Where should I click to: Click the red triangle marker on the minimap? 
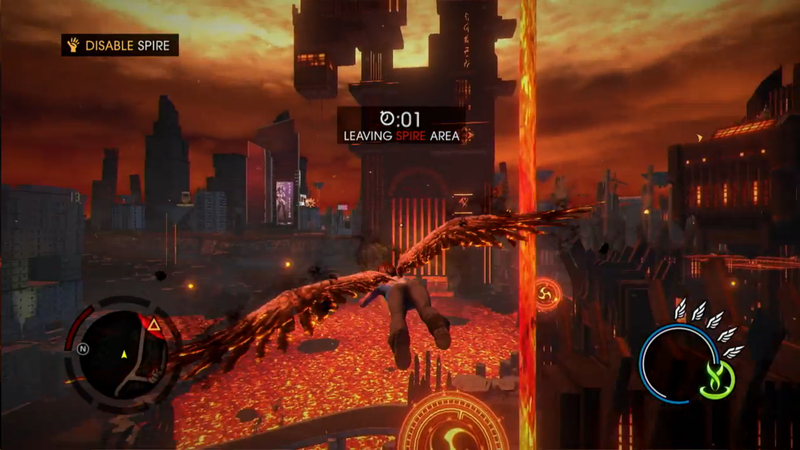[153, 325]
